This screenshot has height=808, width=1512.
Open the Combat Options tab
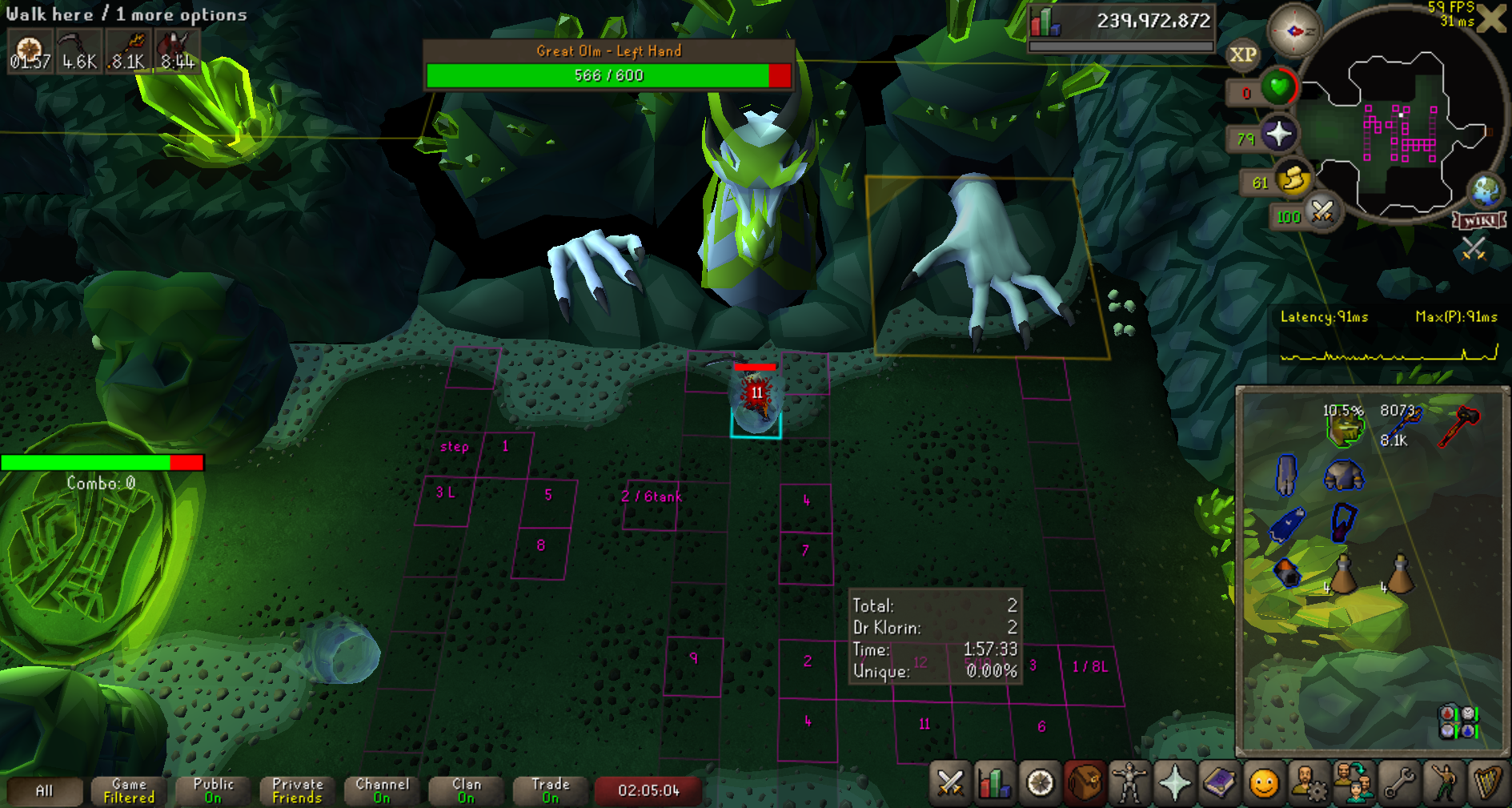tap(950, 783)
